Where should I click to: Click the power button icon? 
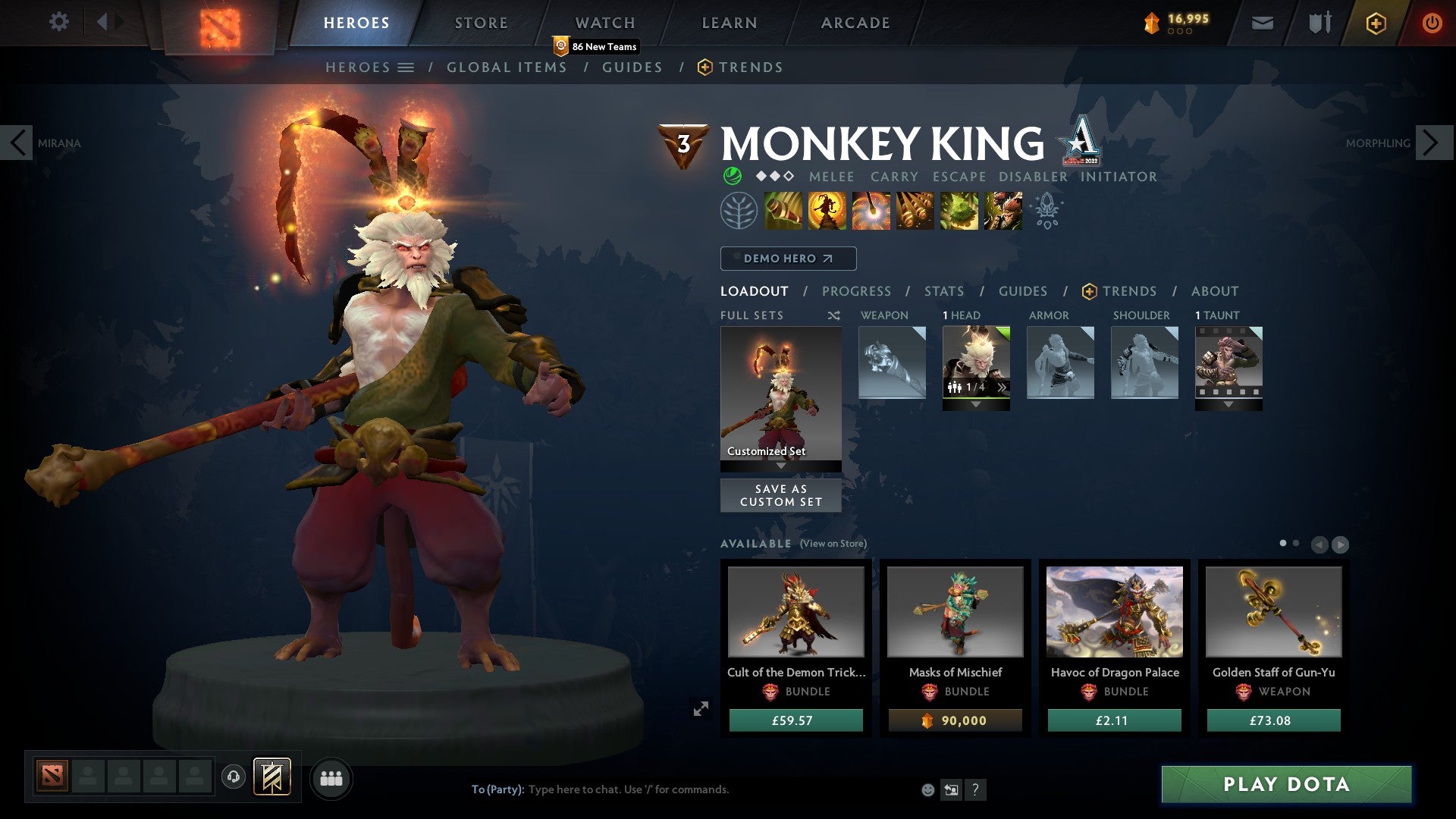pos(1432,22)
